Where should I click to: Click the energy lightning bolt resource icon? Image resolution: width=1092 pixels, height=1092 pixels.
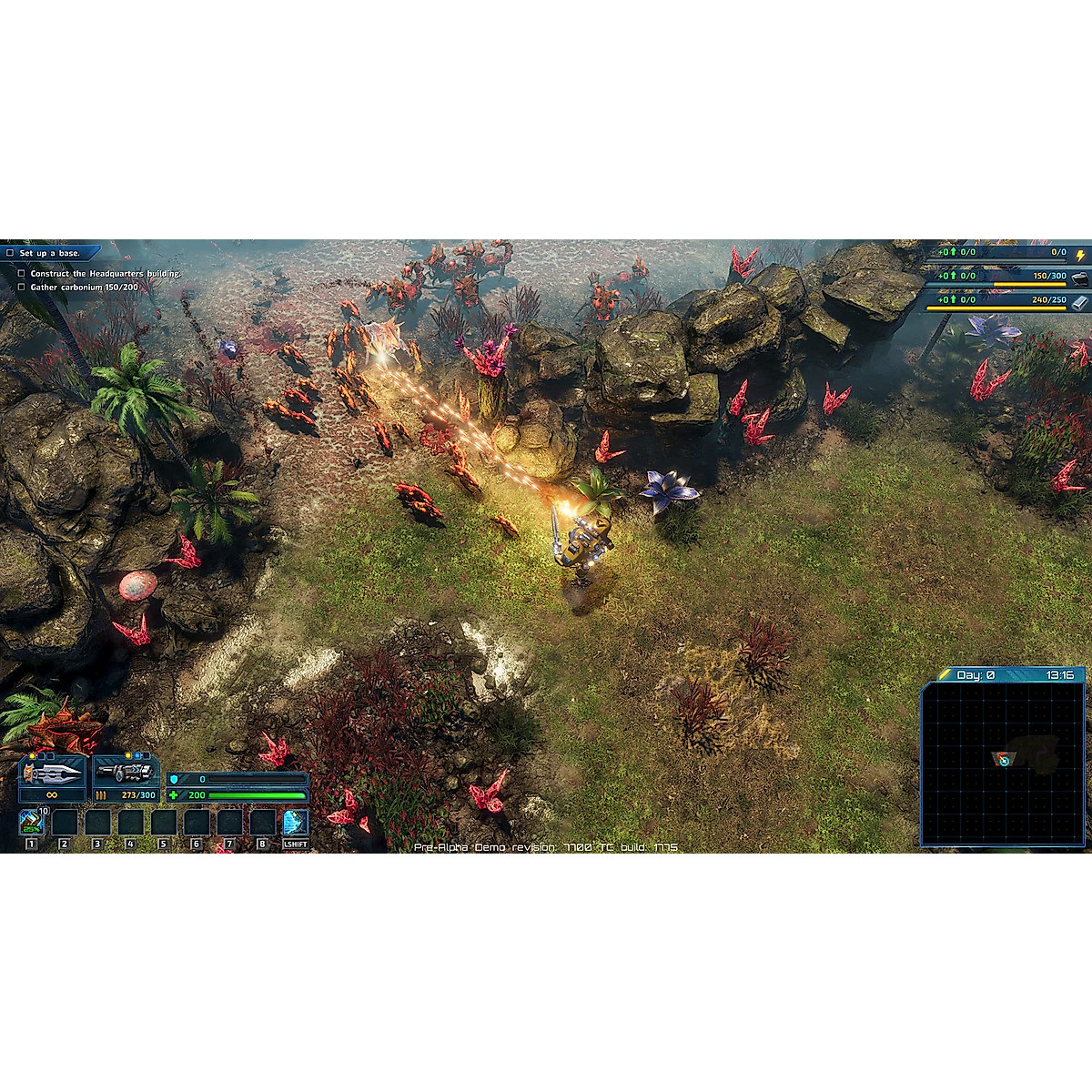[x=1080, y=256]
